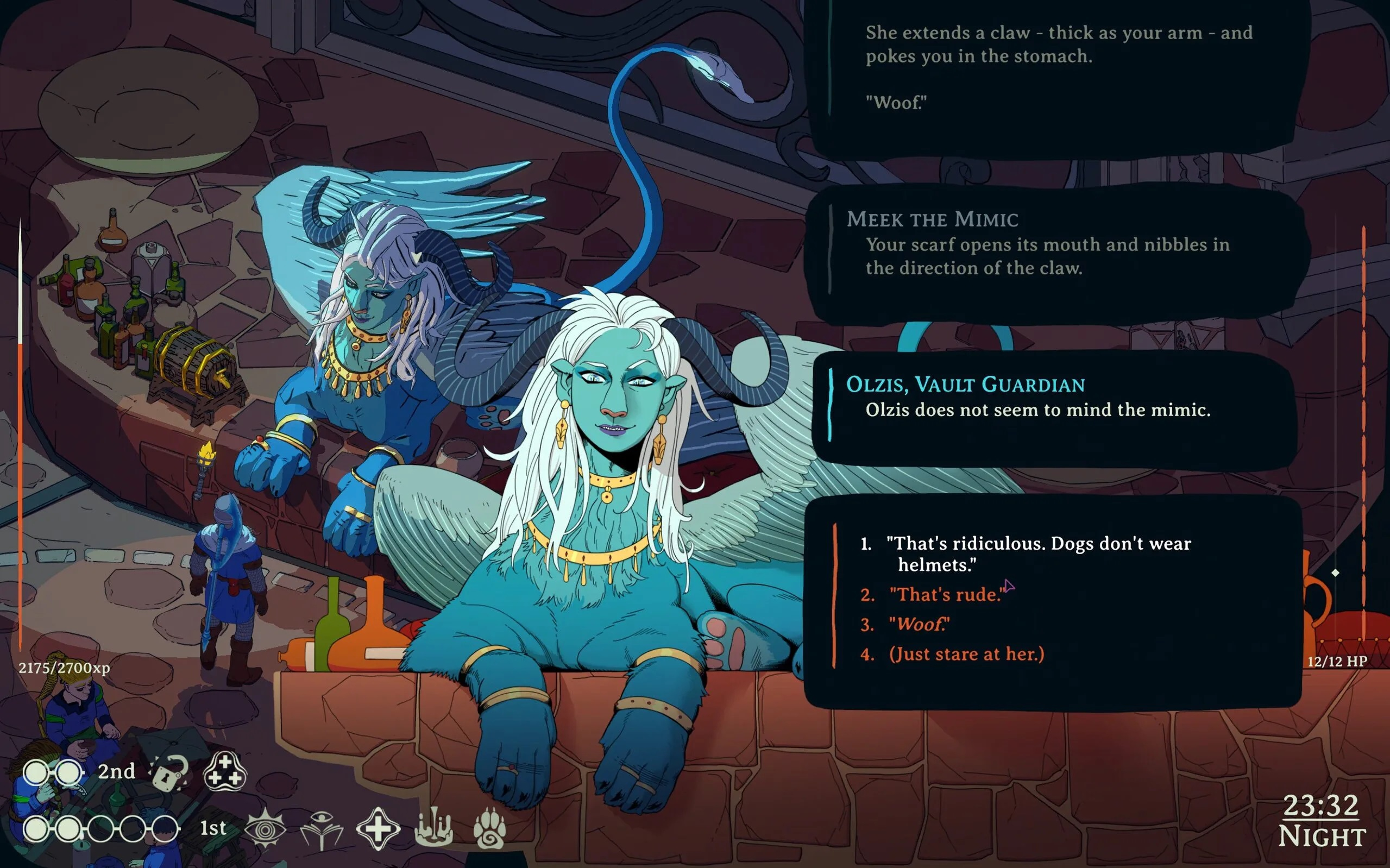Select the "That's rude." dialogue option
This screenshot has width=1390, height=868.
tap(946, 594)
